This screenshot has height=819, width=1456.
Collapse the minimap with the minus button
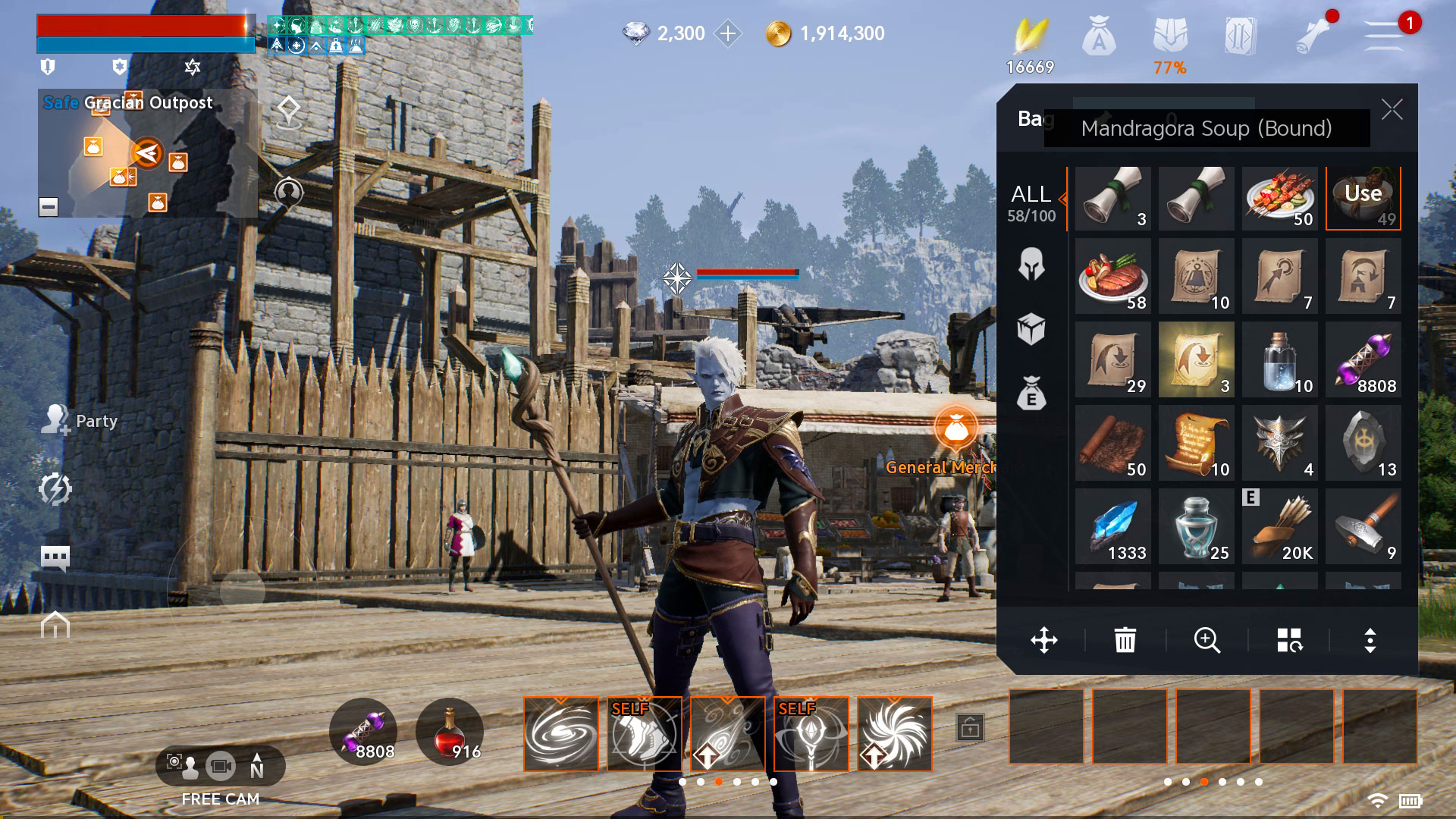click(49, 206)
